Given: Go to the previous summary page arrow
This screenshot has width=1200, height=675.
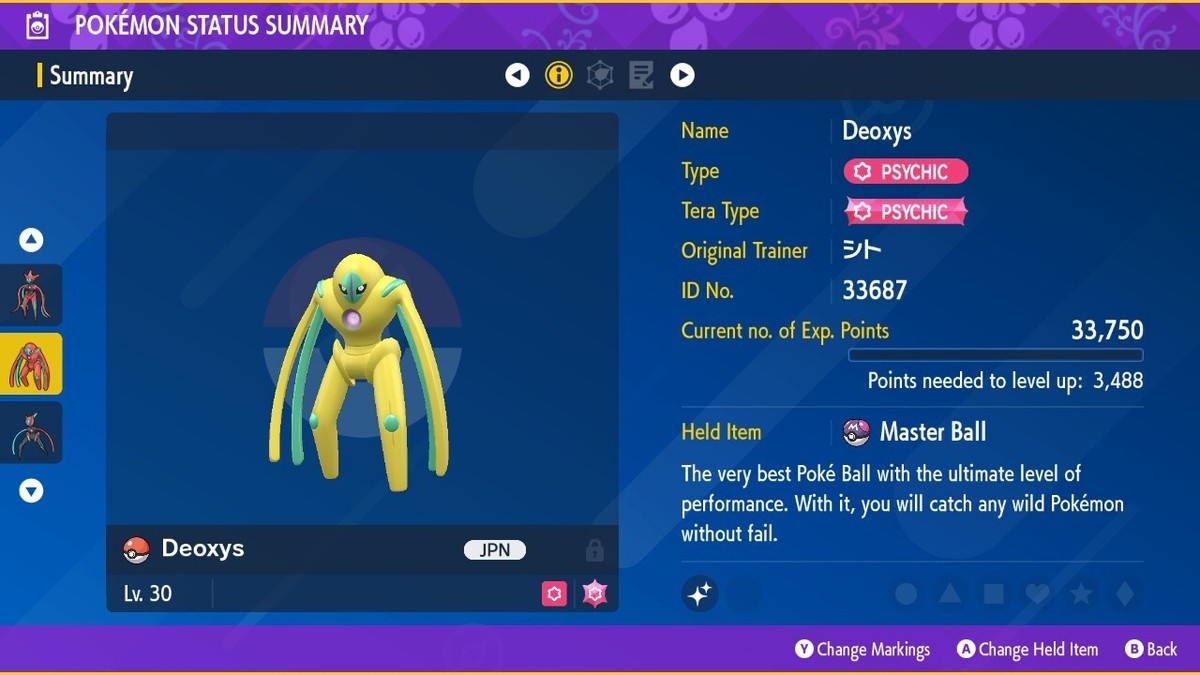Looking at the screenshot, I should (x=517, y=75).
